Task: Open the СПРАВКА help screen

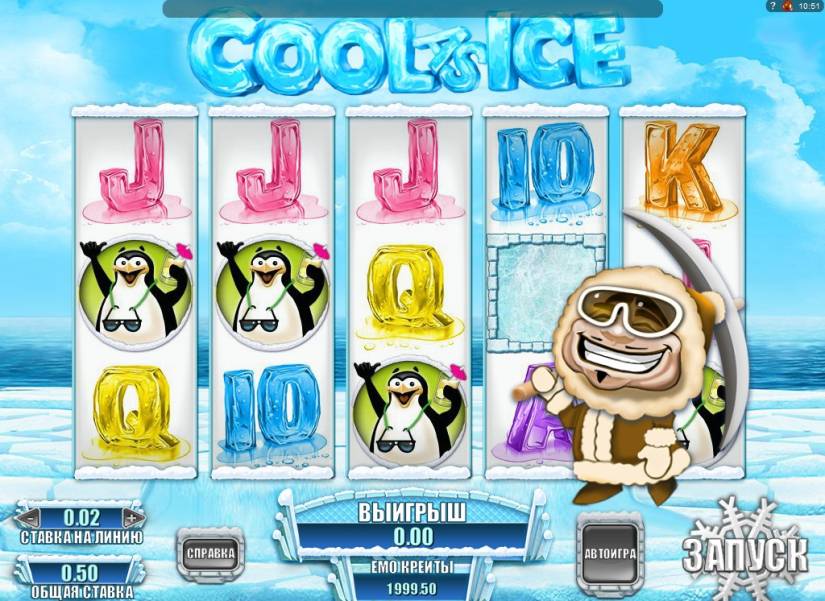Action: tap(209, 551)
